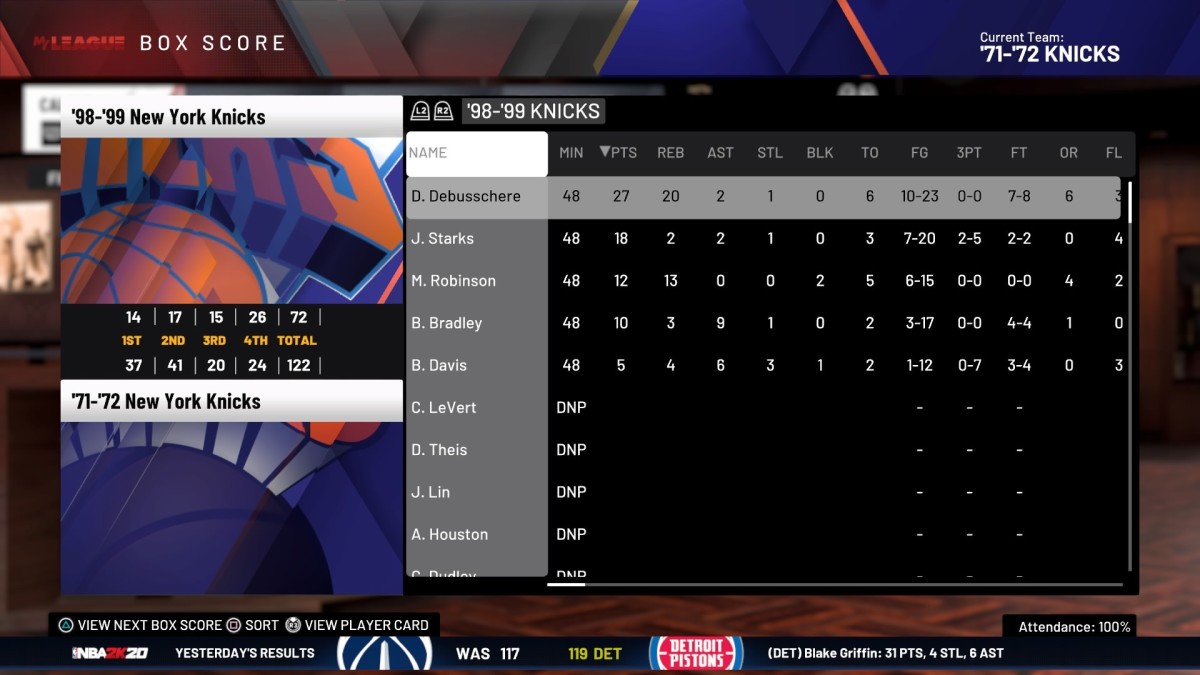Choose the M. Robinson row

[453, 281]
